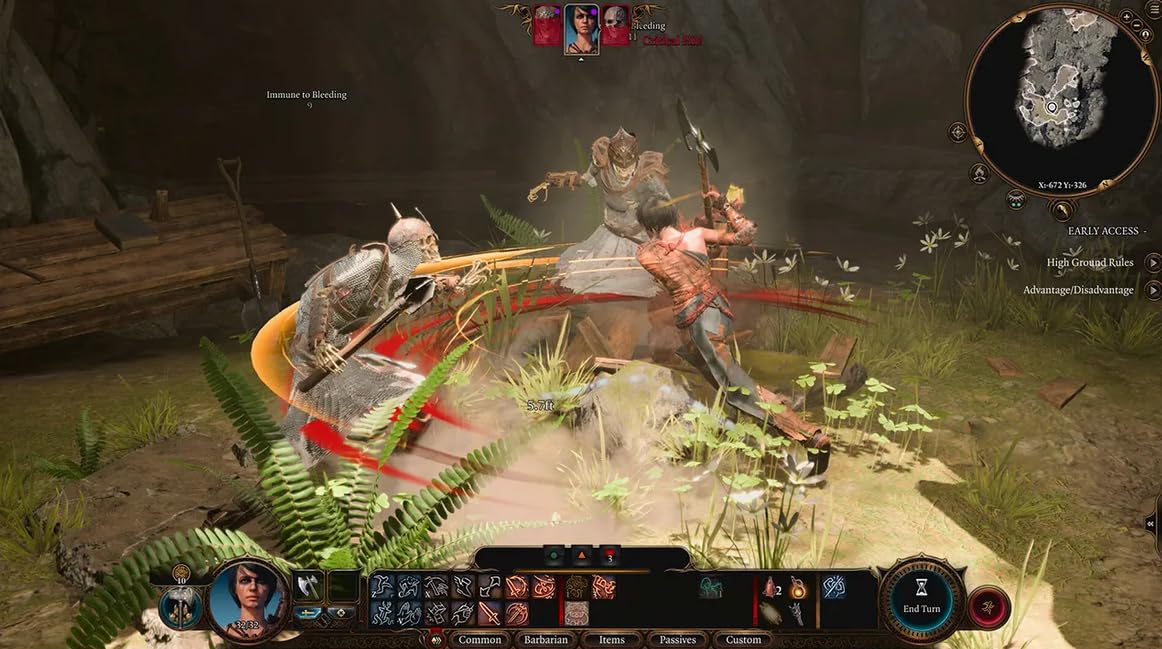Switch to the Custom hotbar tab
Viewport: 1162px width, 649px height.
[743, 639]
